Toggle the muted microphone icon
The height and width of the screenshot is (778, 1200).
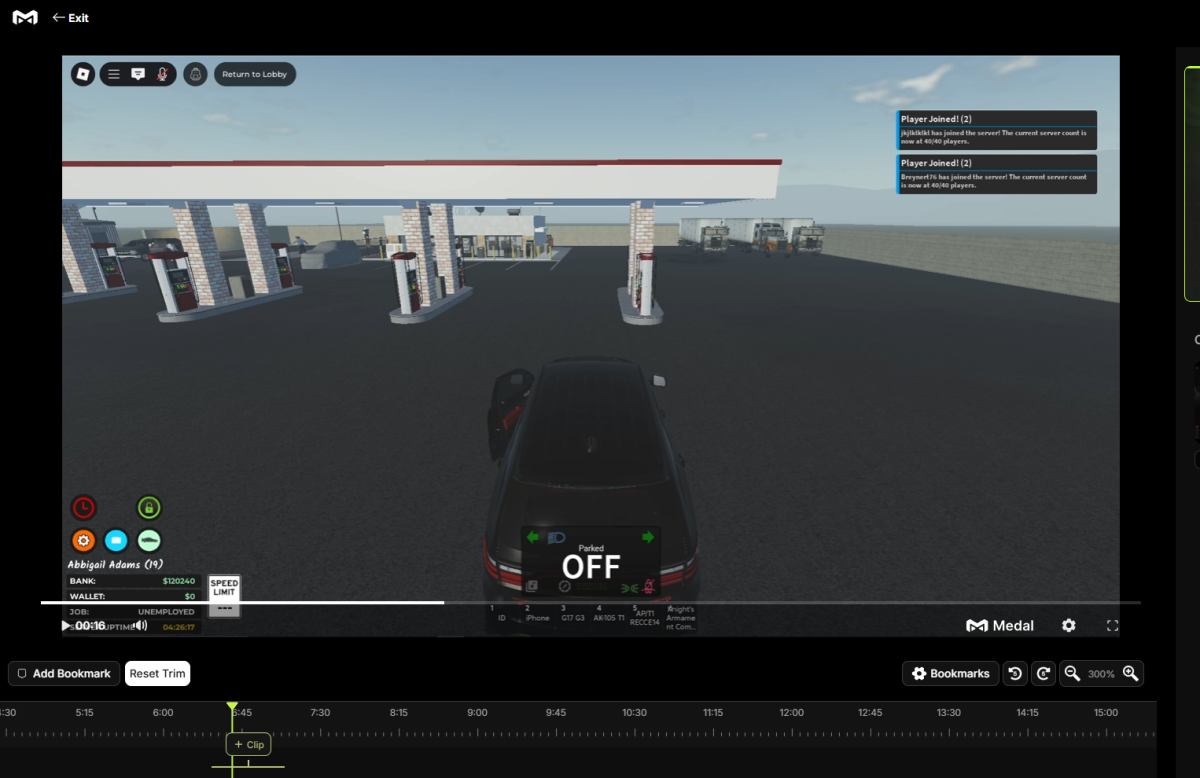click(162, 74)
